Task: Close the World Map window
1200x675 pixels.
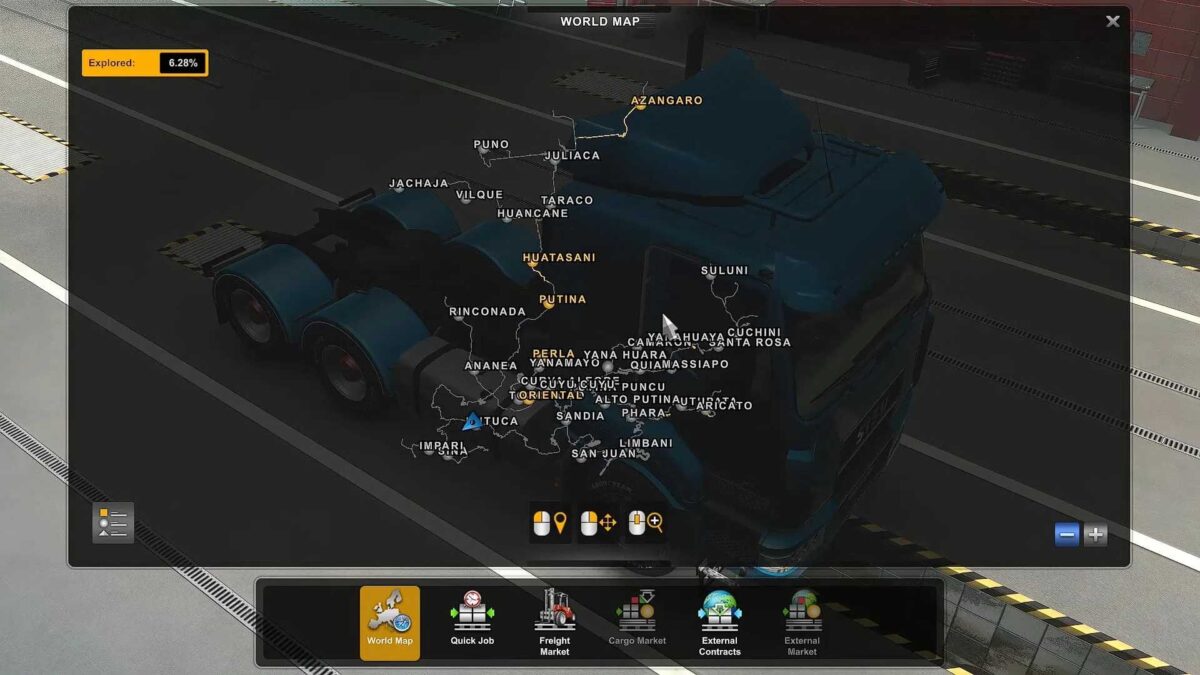Action: coord(1113,21)
